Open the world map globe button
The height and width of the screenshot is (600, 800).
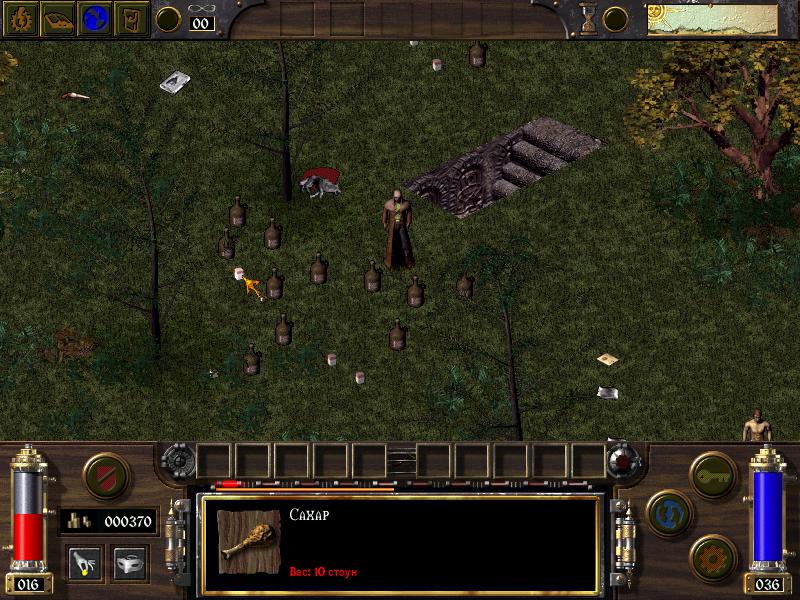point(94,19)
